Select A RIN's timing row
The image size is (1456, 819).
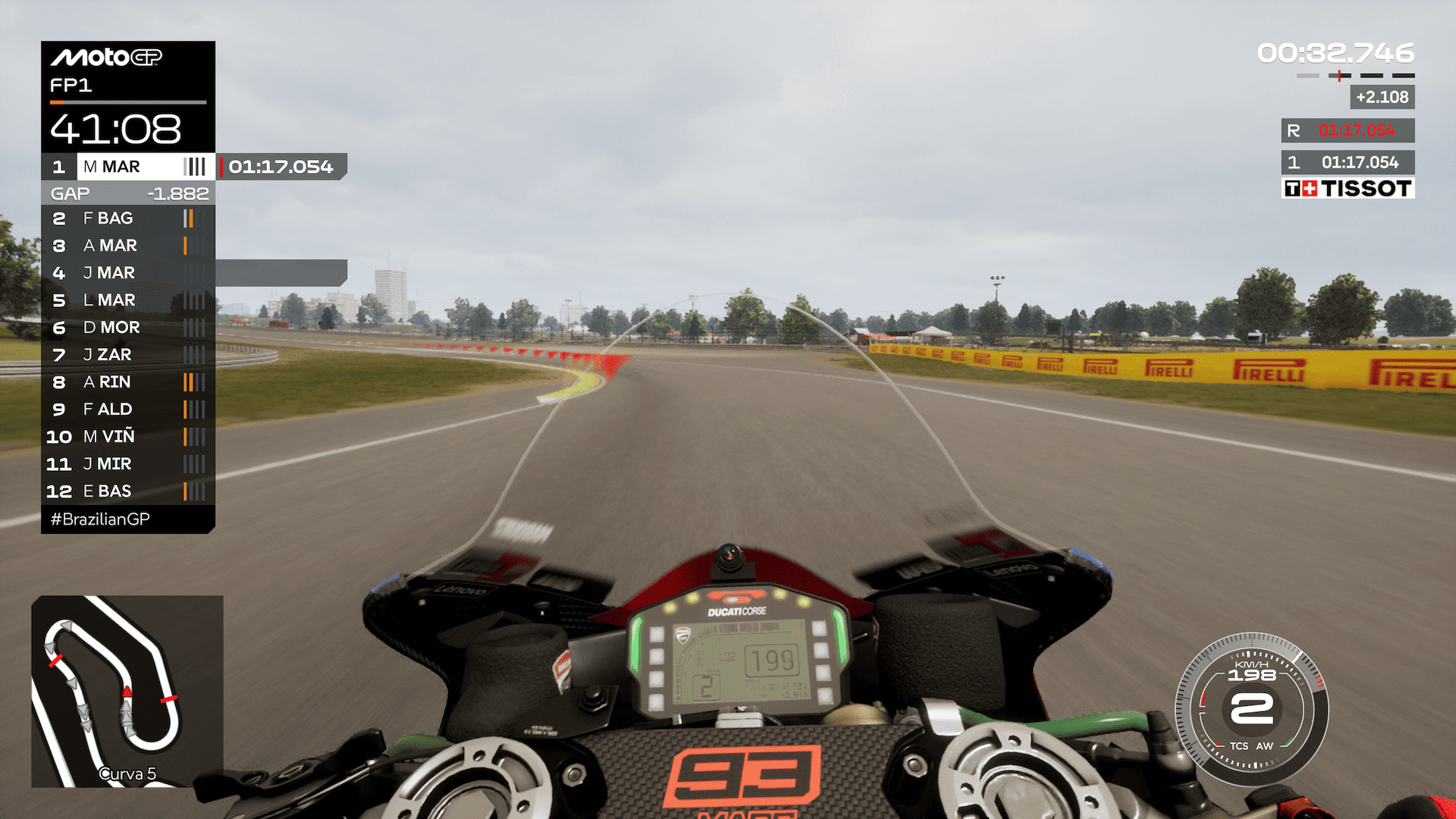click(x=127, y=382)
